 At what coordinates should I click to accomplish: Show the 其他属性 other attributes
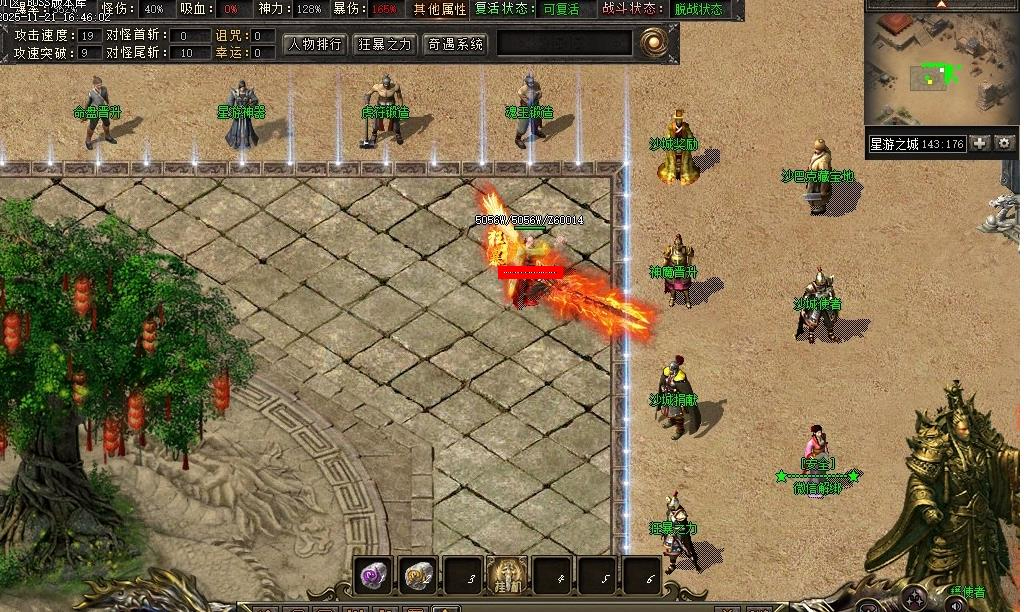(440, 9)
